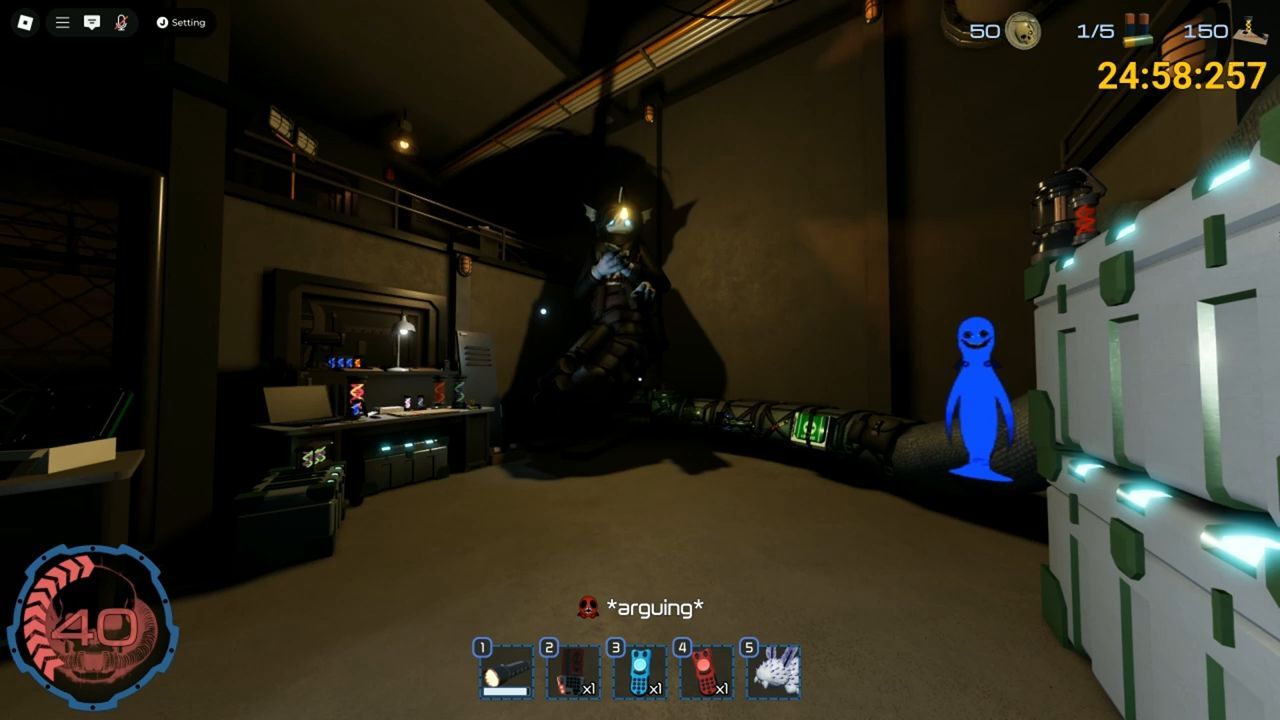The height and width of the screenshot is (720, 1280).
Task: Toggle the chat window icon
Action: 92,22
